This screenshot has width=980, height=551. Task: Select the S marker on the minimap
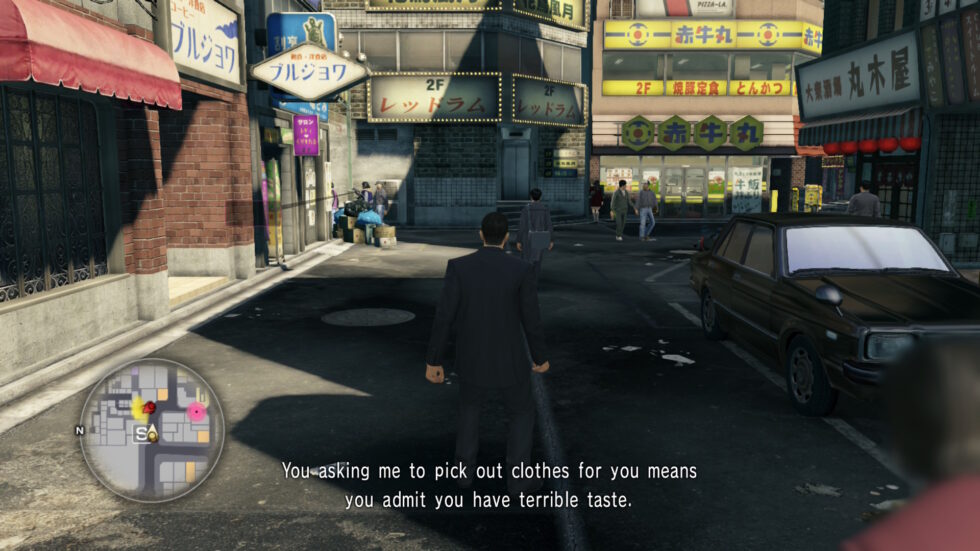click(x=141, y=433)
